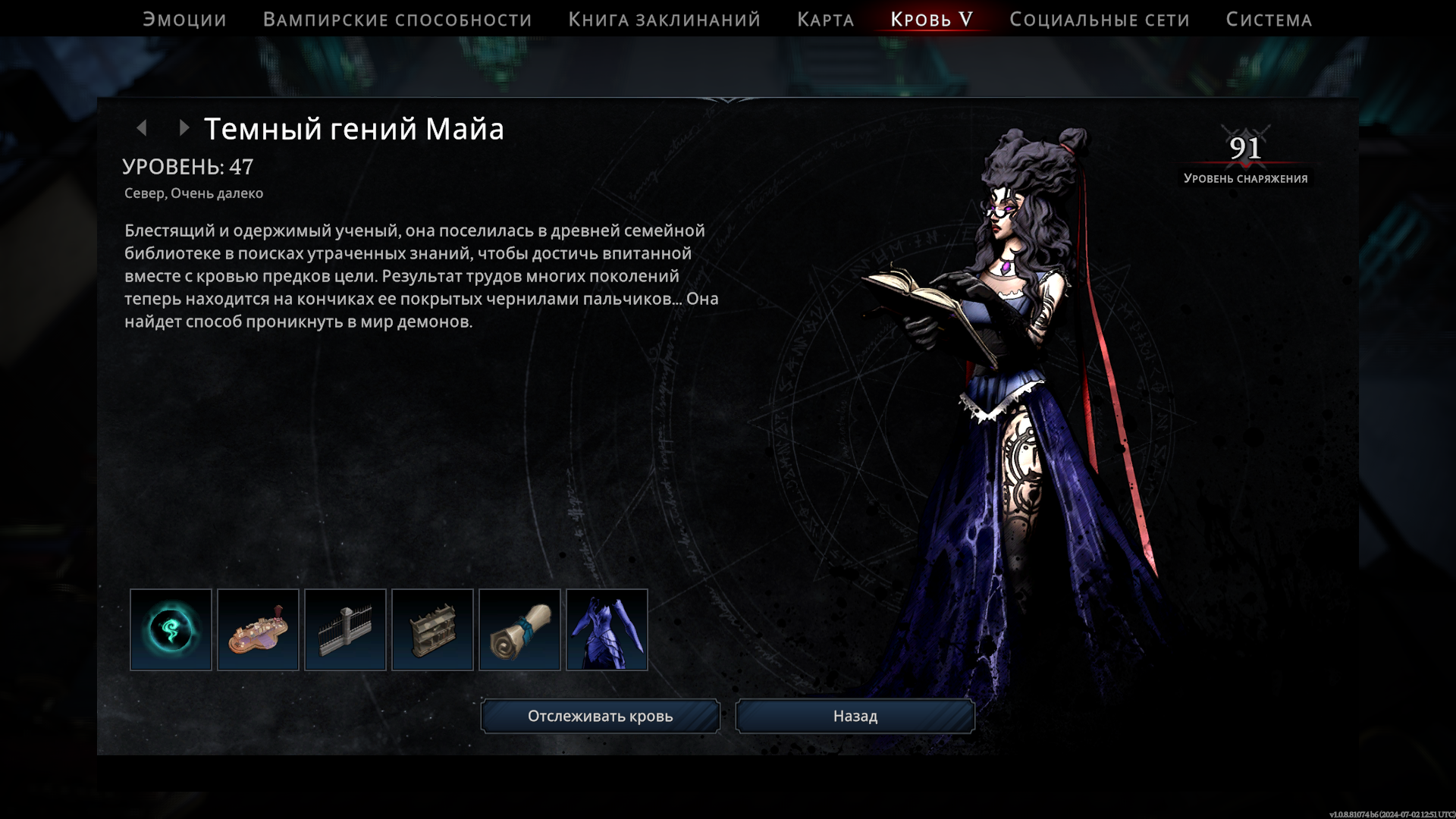Select the teal swirl spell reward icon
1456x819 pixels.
[171, 629]
